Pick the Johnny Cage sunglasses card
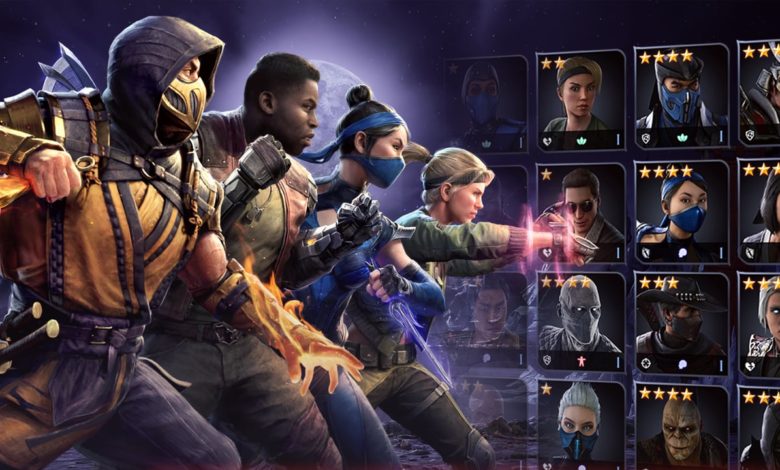 [579, 212]
